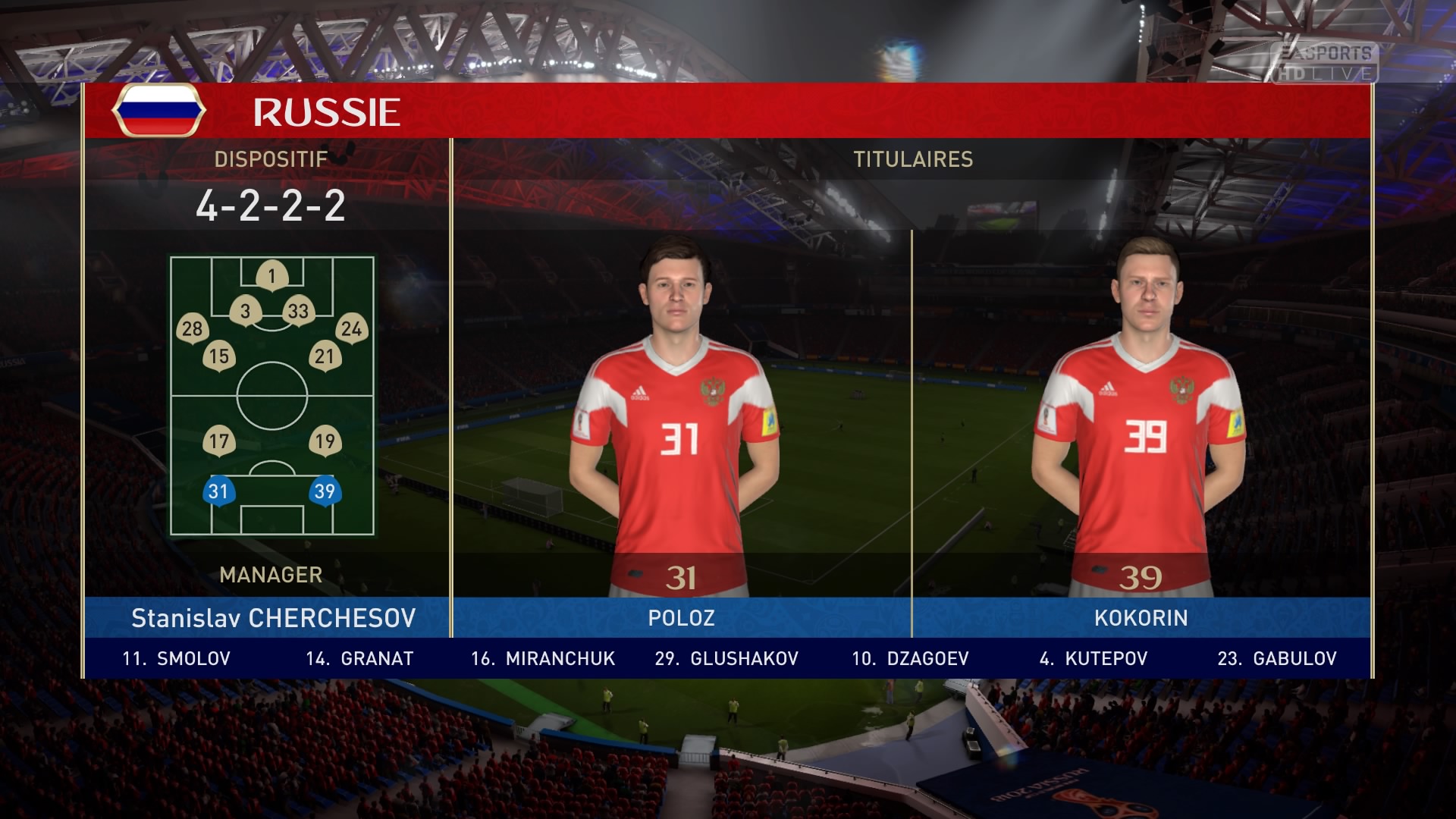Image resolution: width=1456 pixels, height=819 pixels.
Task: Choose substitute 16. MIRANCHUK
Action: pos(543,658)
